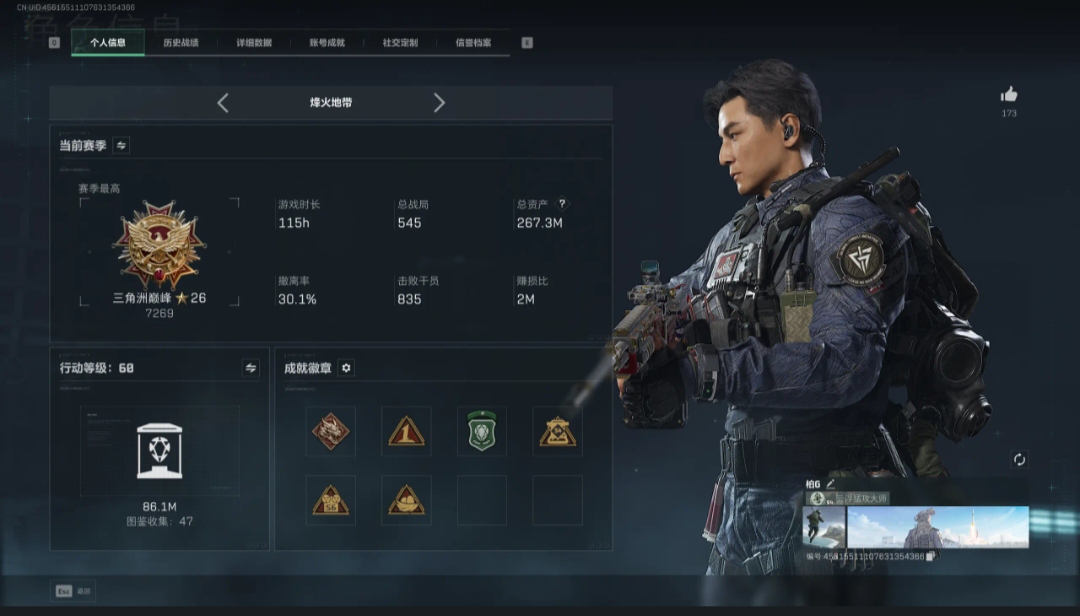Select the green shield achievement badge
This screenshot has width=1080, height=616.
482,431
